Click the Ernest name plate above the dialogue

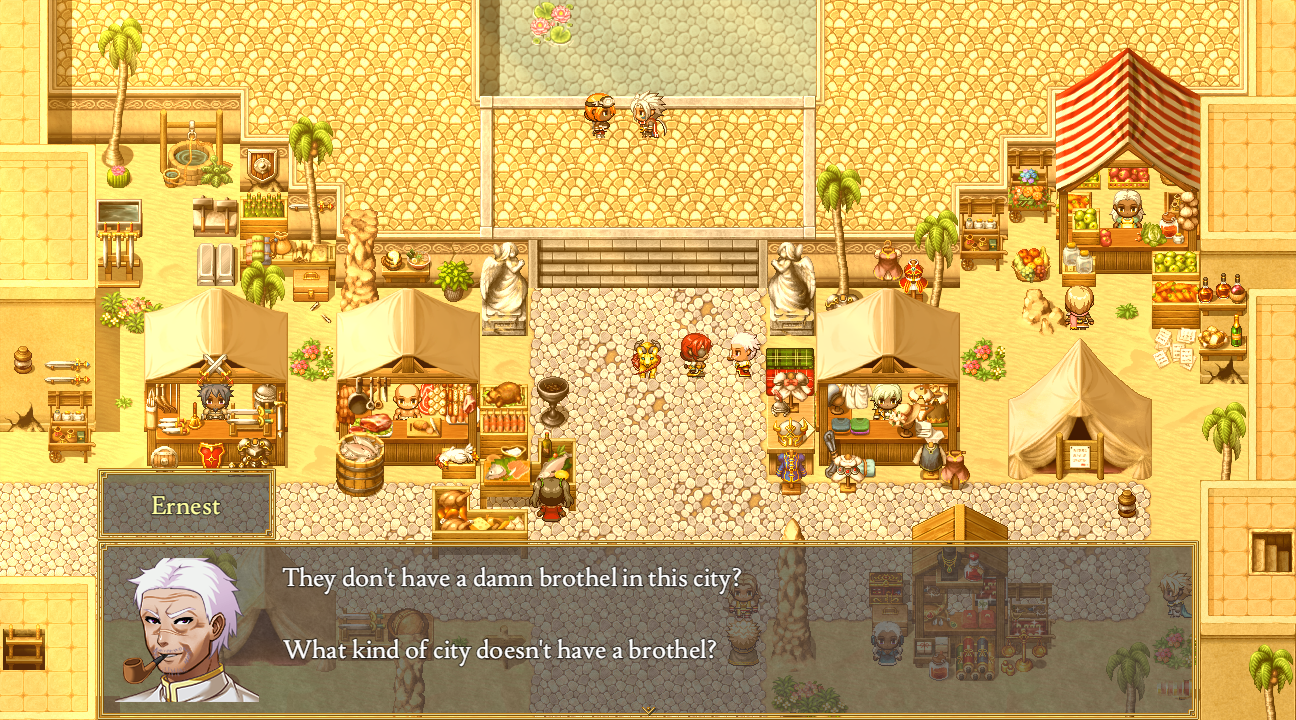[x=185, y=507]
